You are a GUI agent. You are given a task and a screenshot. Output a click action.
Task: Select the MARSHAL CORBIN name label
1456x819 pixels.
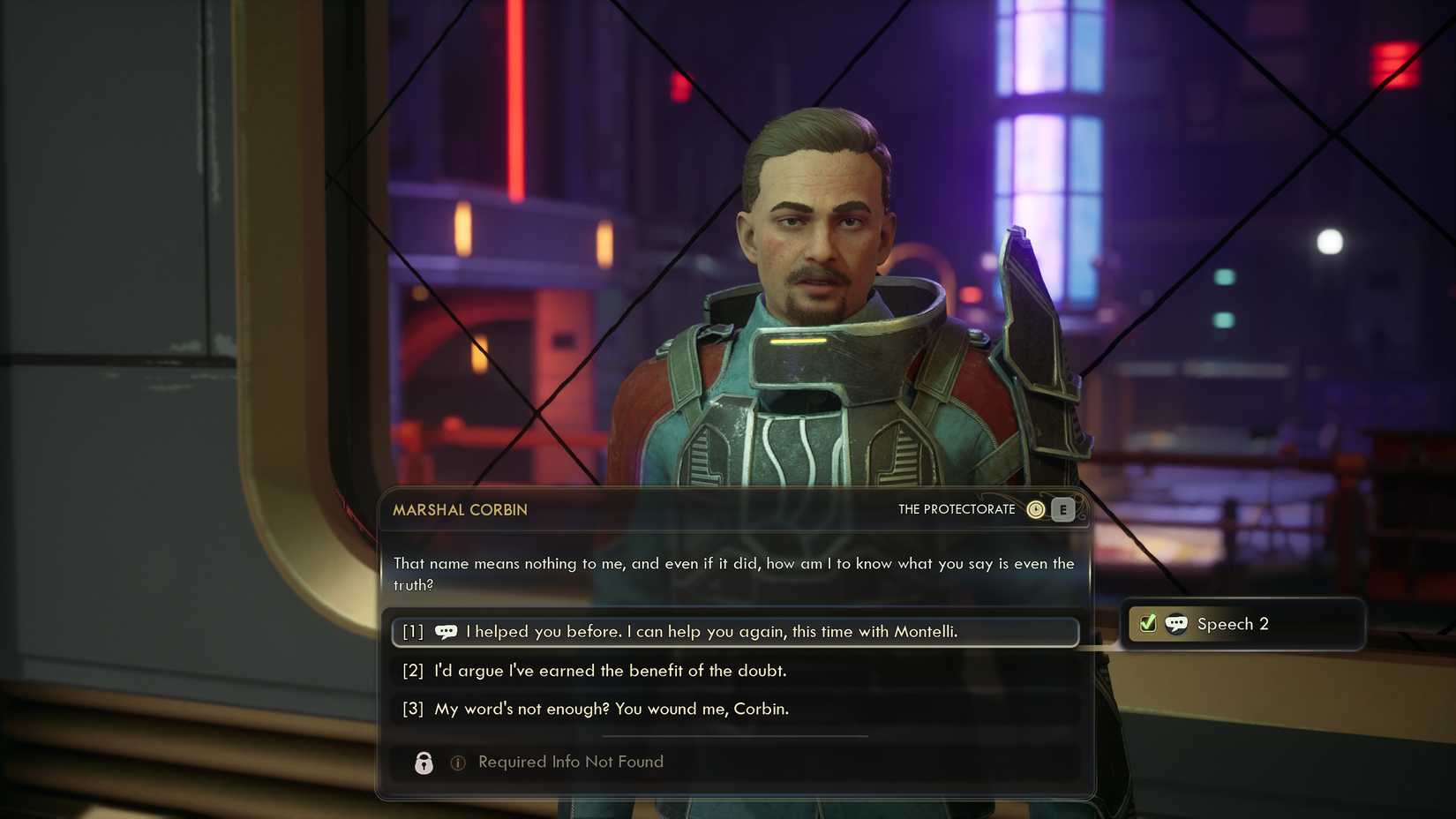coord(461,510)
